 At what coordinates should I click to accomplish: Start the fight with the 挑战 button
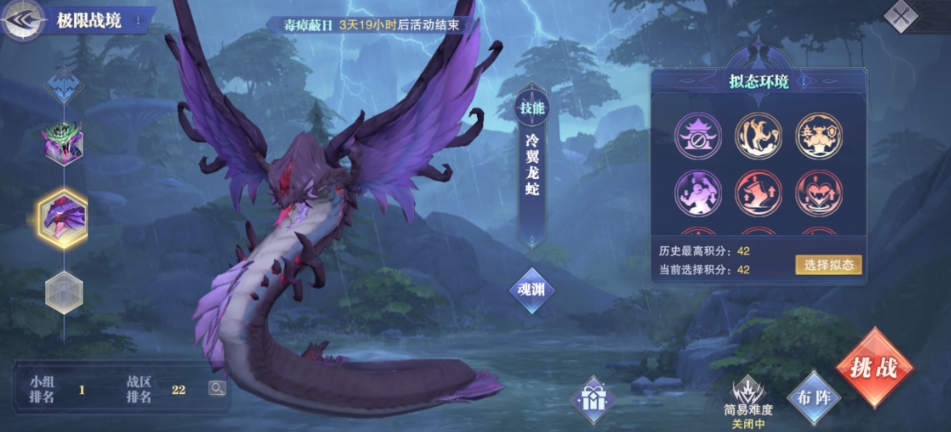point(874,366)
